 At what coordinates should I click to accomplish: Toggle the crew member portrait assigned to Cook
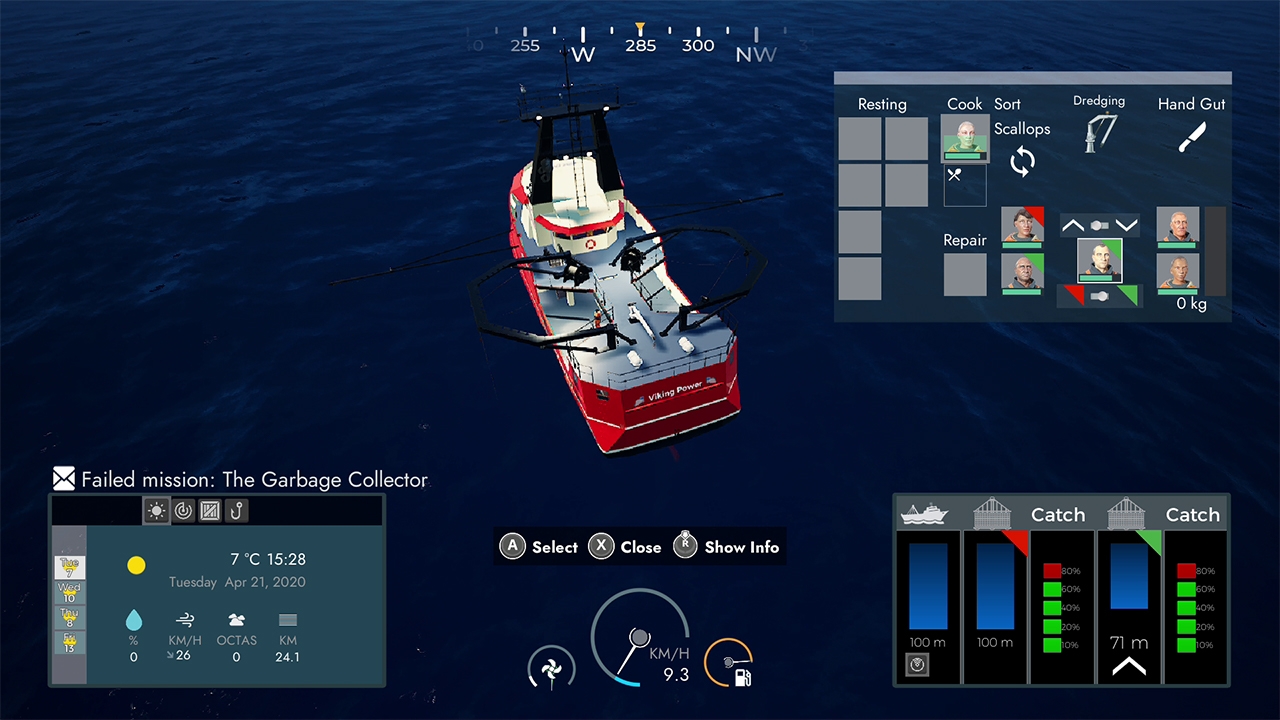tap(964, 138)
